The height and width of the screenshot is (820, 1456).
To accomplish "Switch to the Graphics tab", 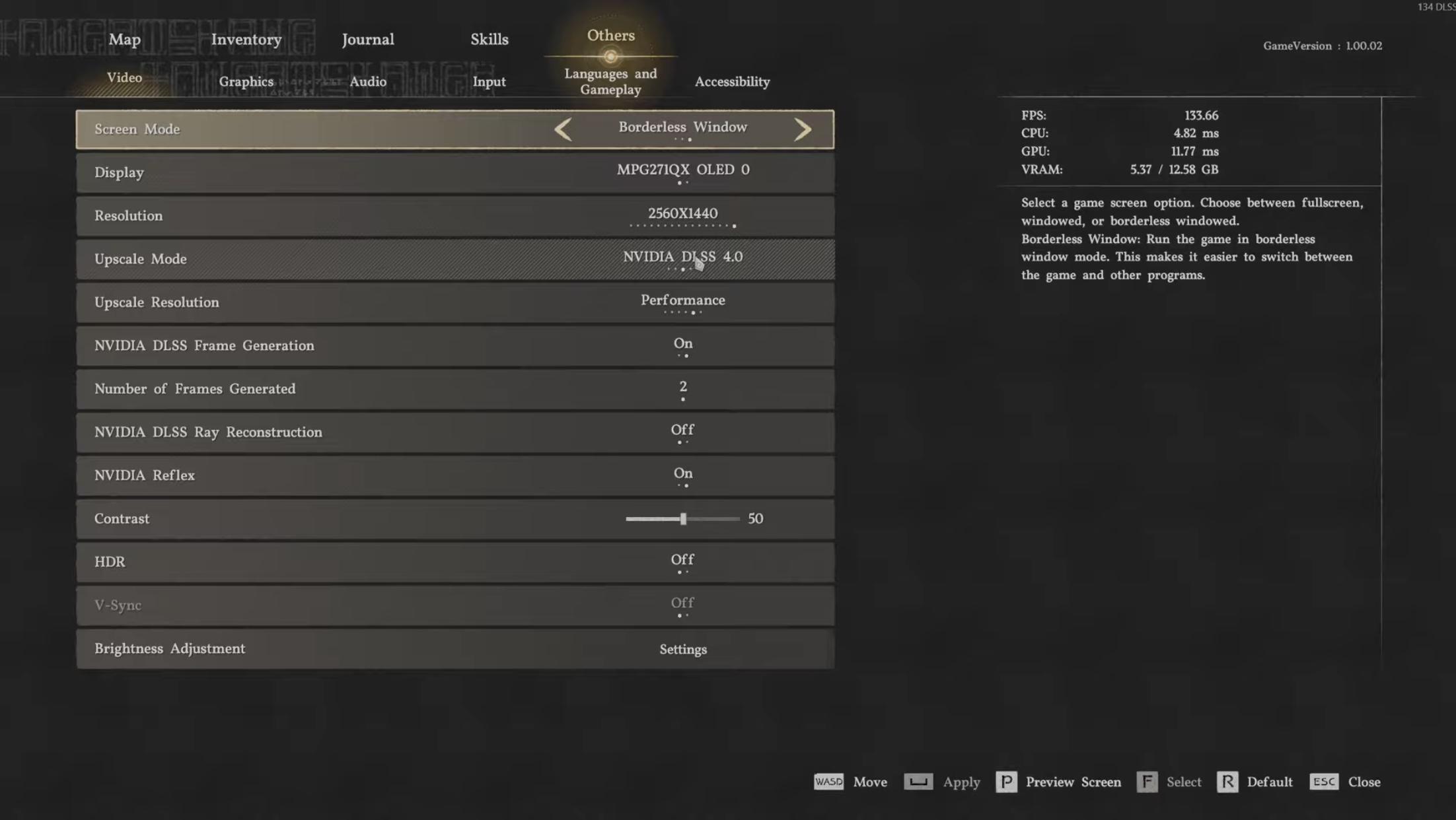I will click(246, 81).
